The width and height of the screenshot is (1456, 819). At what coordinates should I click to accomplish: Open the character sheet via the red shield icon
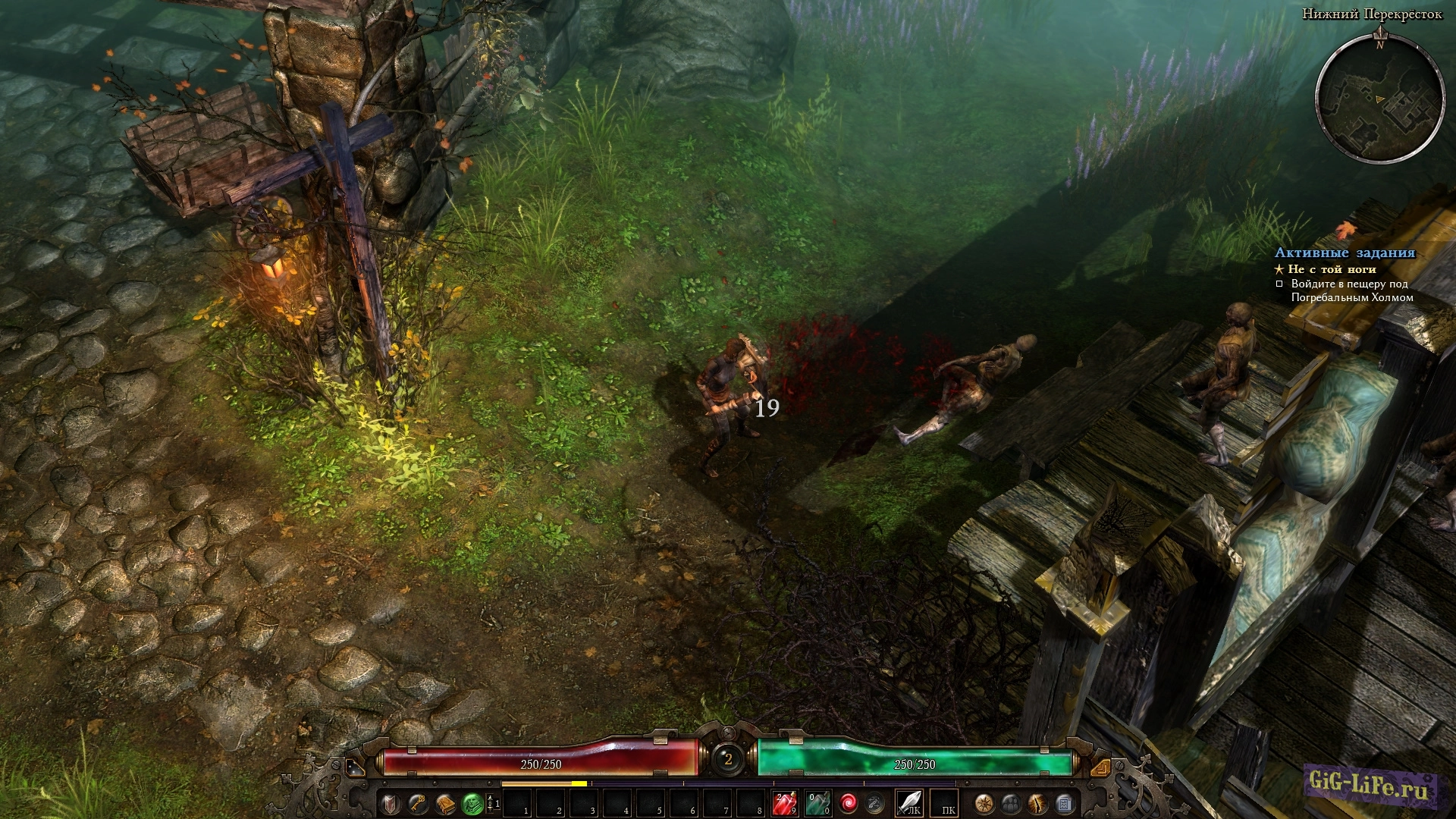coord(391,803)
